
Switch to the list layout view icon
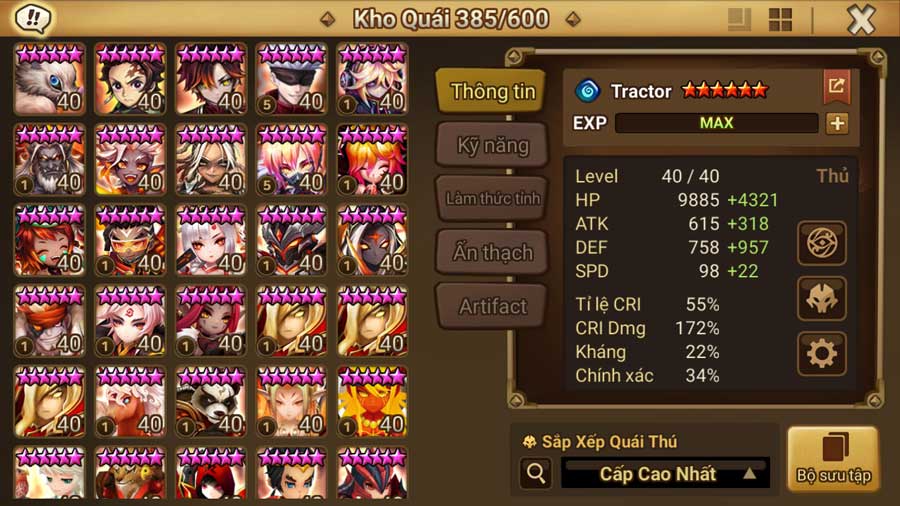coord(740,20)
